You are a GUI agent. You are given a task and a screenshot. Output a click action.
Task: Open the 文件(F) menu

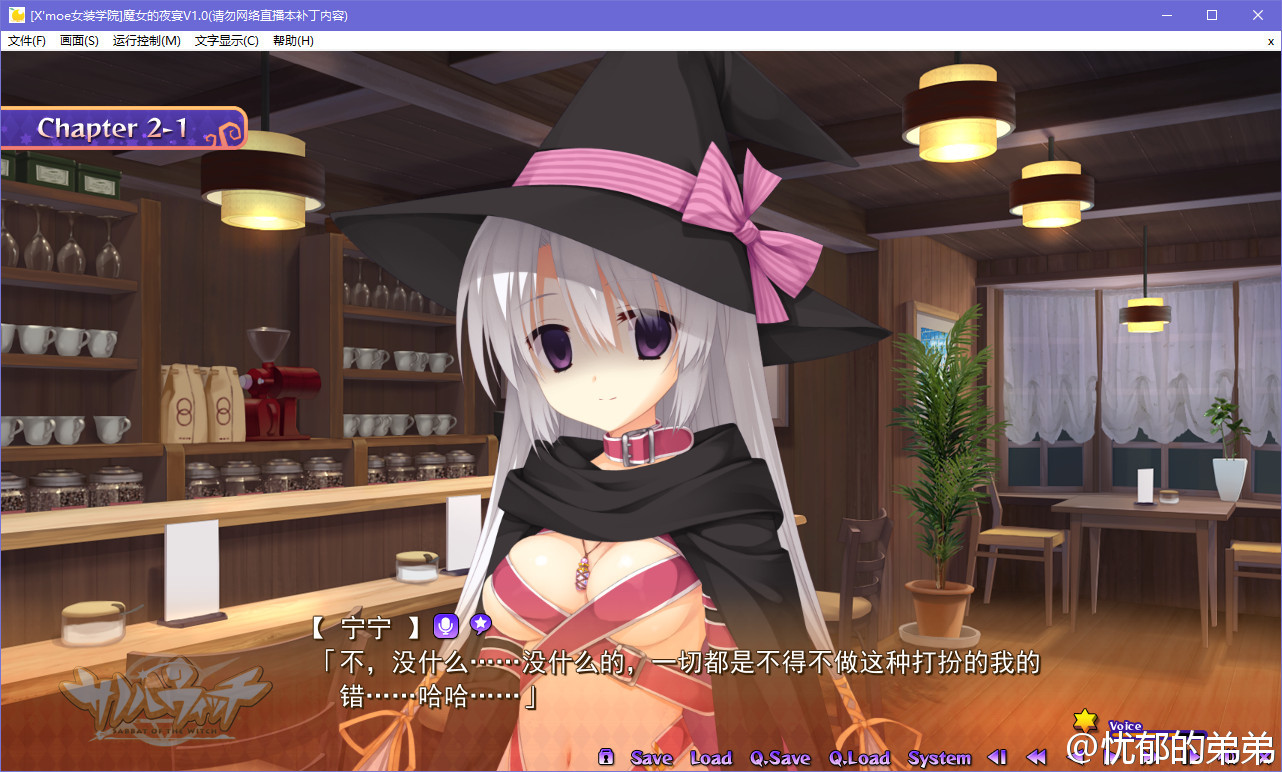27,41
